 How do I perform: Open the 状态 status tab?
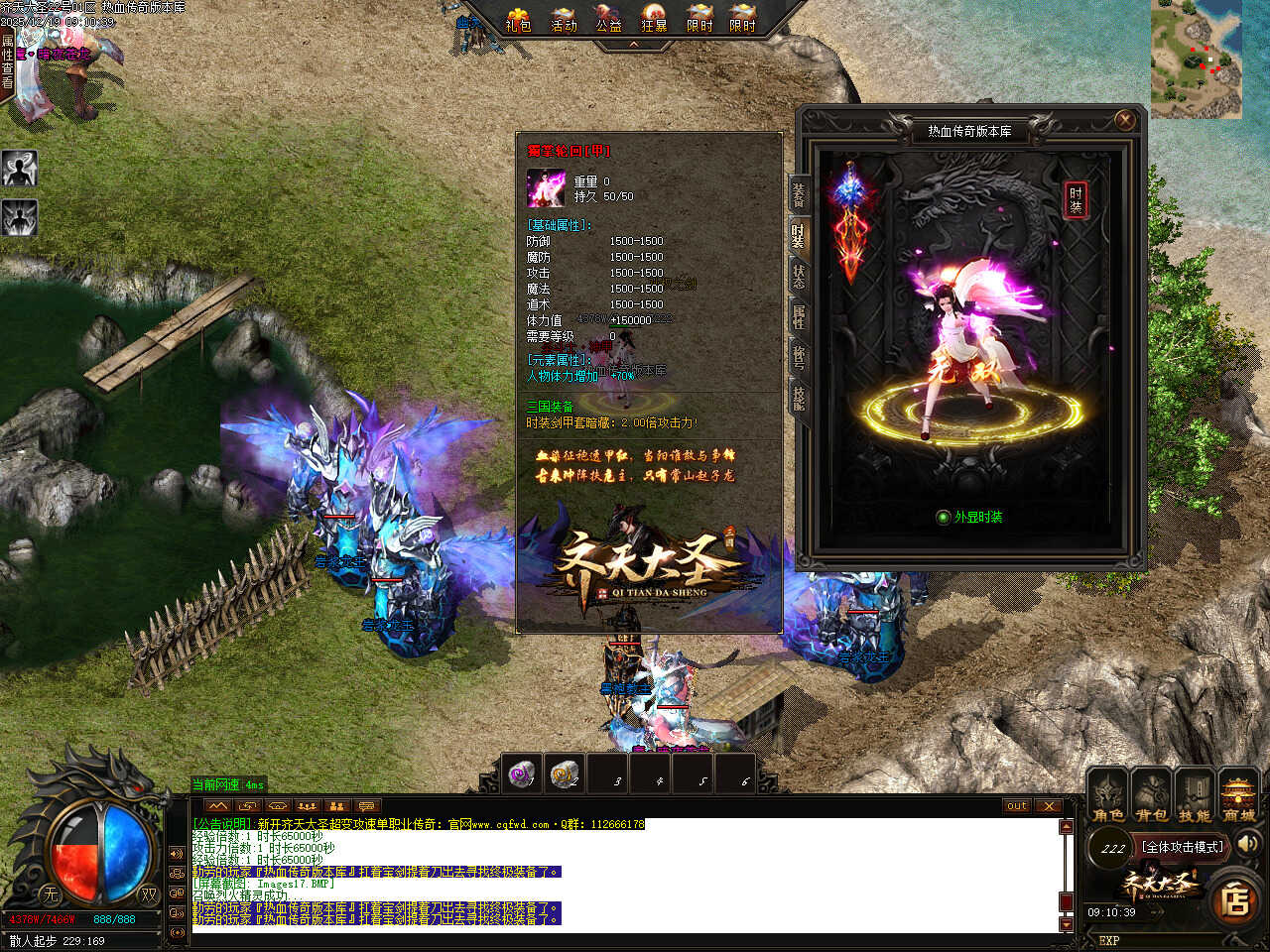798,277
